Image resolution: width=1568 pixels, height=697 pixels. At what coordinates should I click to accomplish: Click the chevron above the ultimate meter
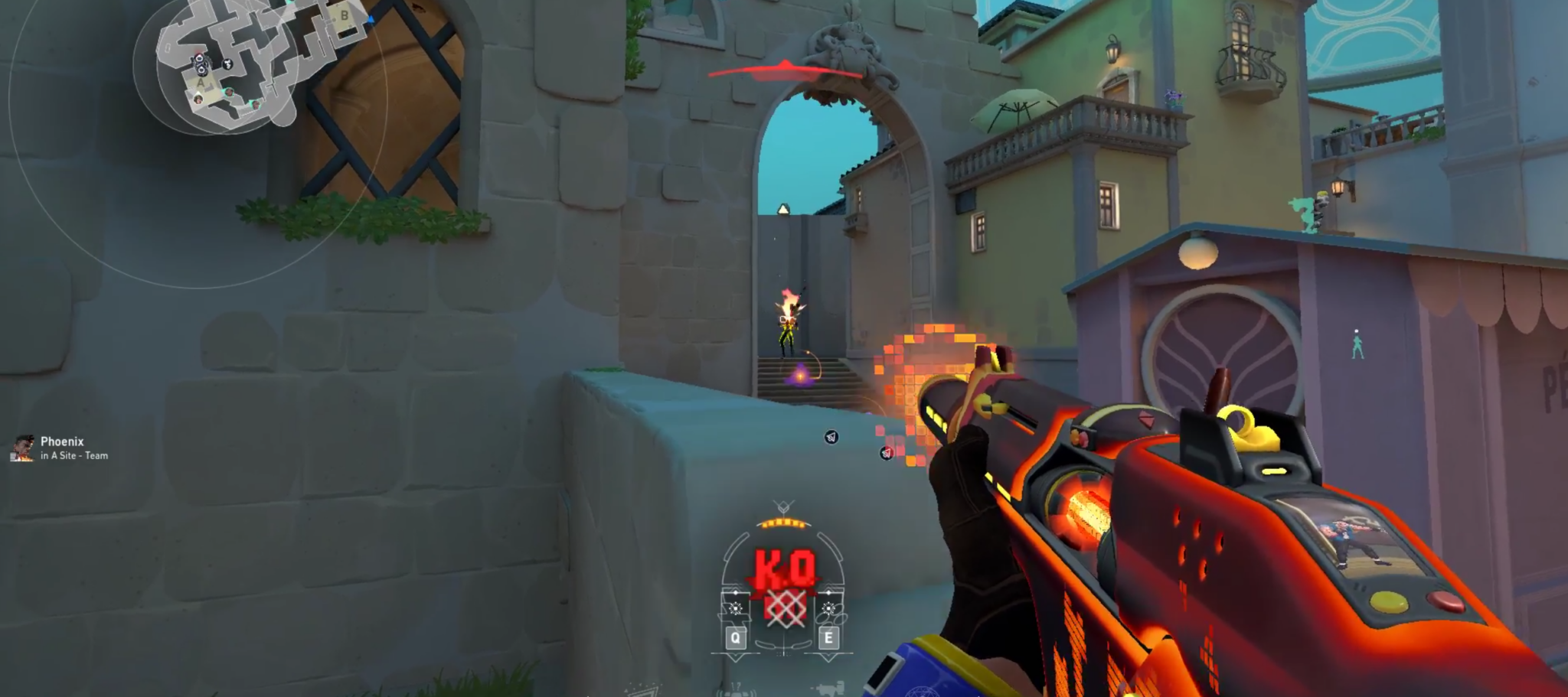click(783, 505)
